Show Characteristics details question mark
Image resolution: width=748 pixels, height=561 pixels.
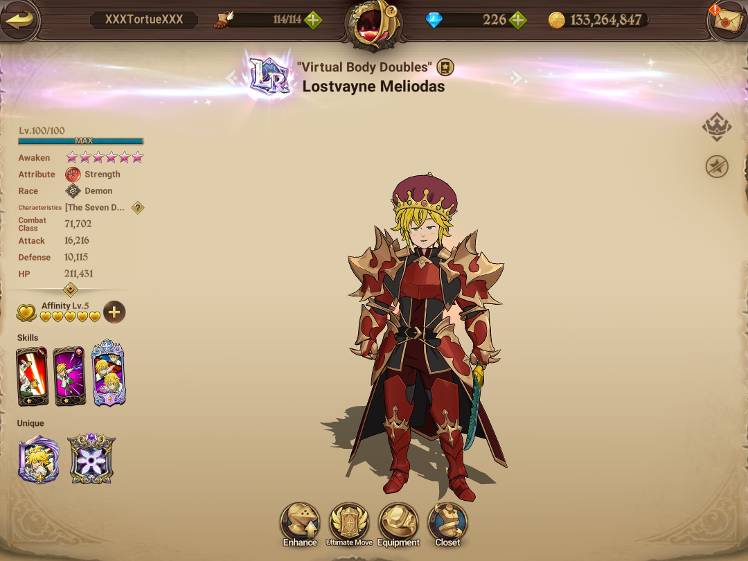[x=138, y=208]
